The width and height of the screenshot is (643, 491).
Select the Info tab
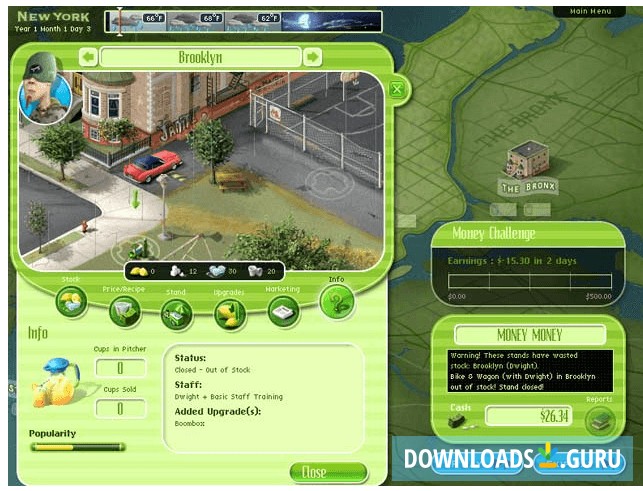click(x=336, y=299)
